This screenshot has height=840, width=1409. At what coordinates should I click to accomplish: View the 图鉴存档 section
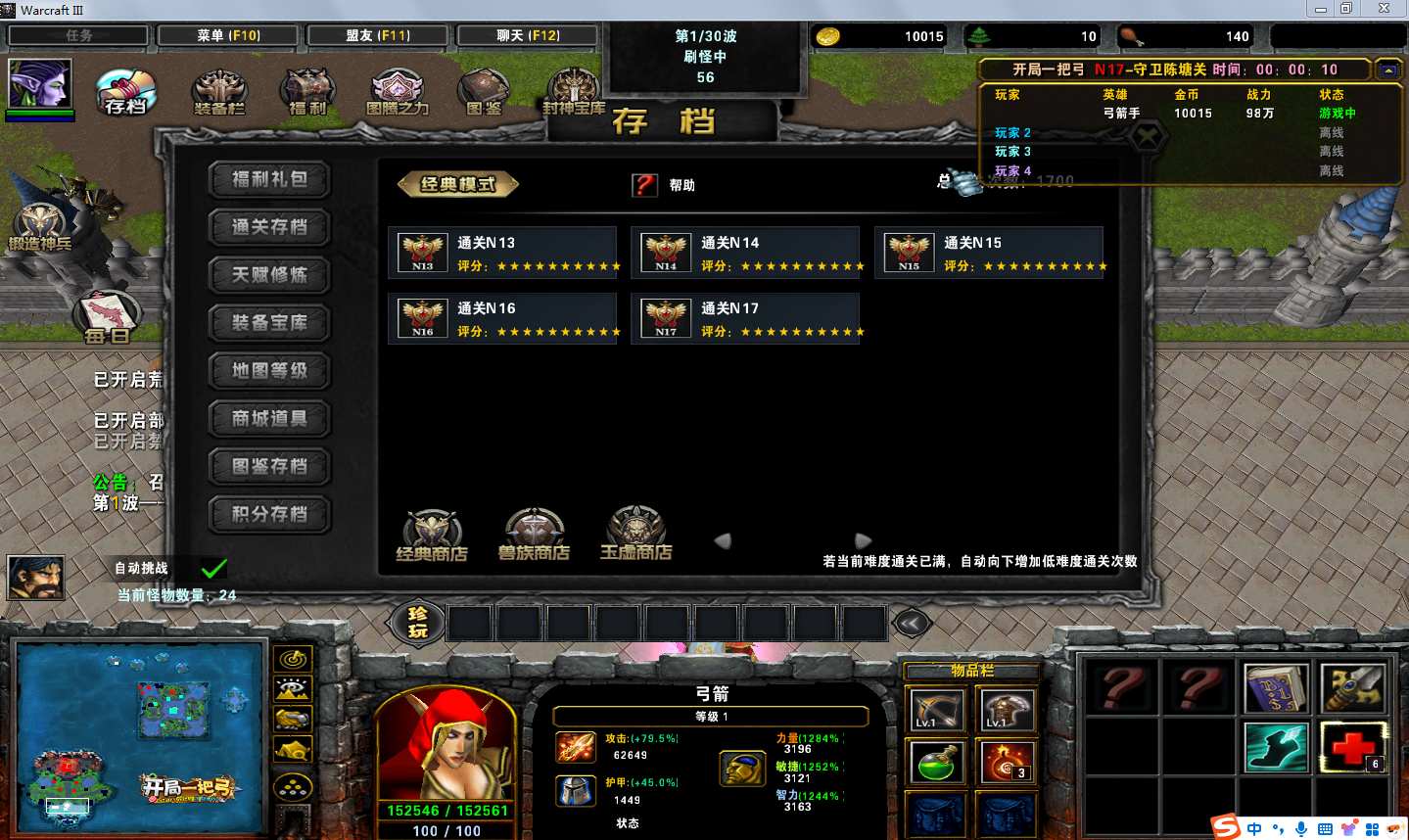pos(269,467)
